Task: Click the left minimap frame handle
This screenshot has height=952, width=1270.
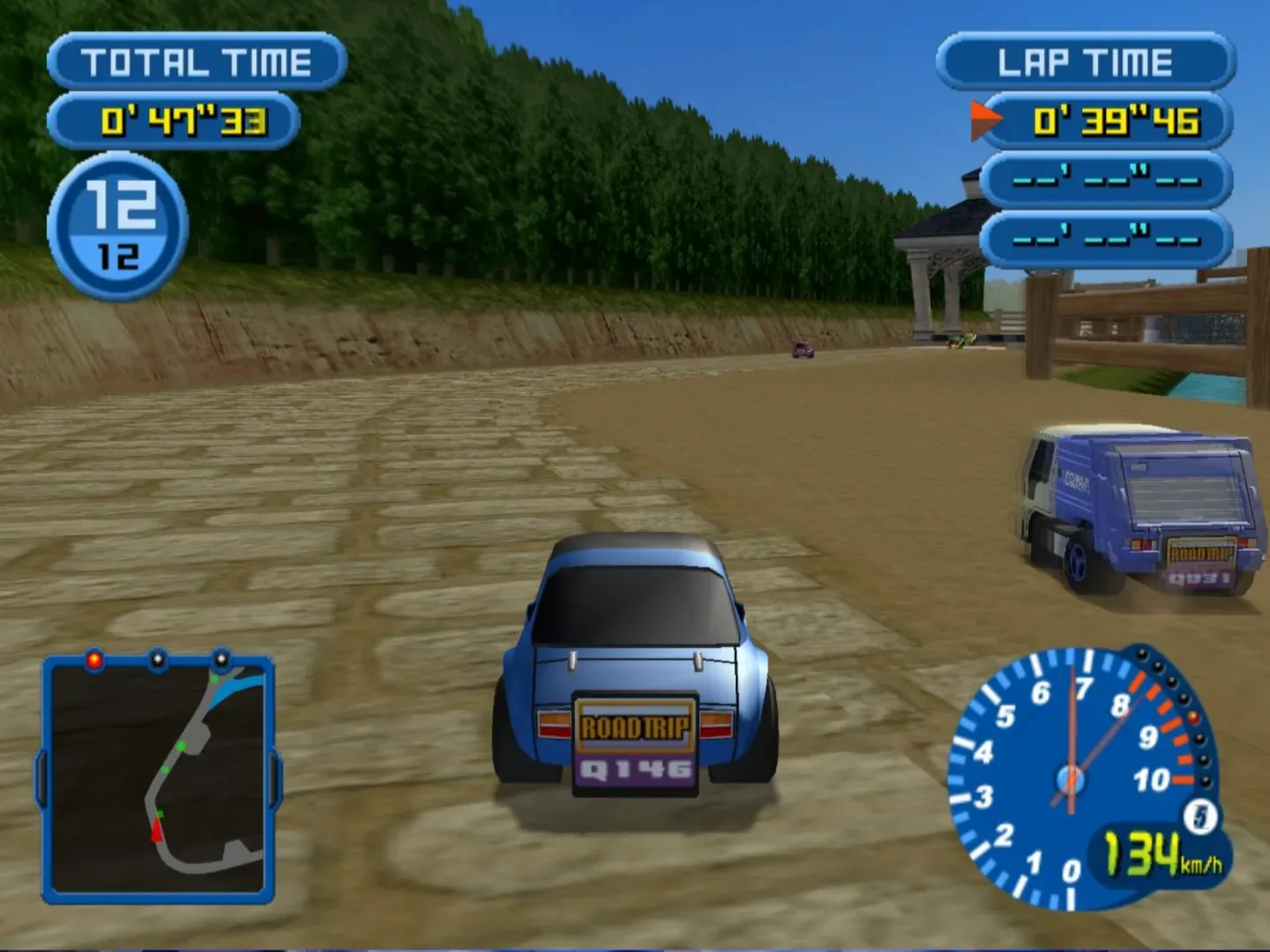Action: 41,776
